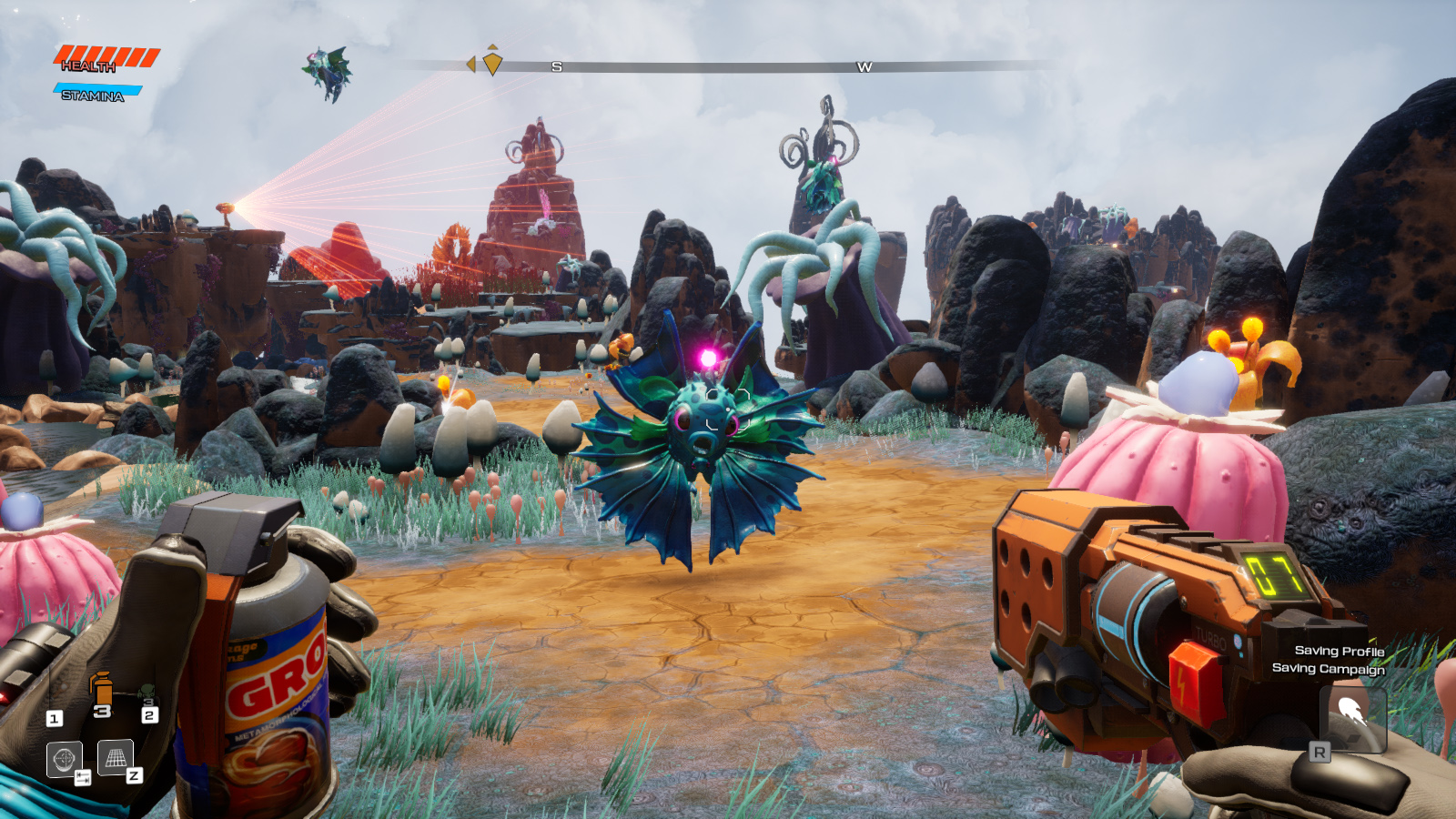Activate the scanner visor icon
The height and width of the screenshot is (819, 1456).
coord(63,760)
